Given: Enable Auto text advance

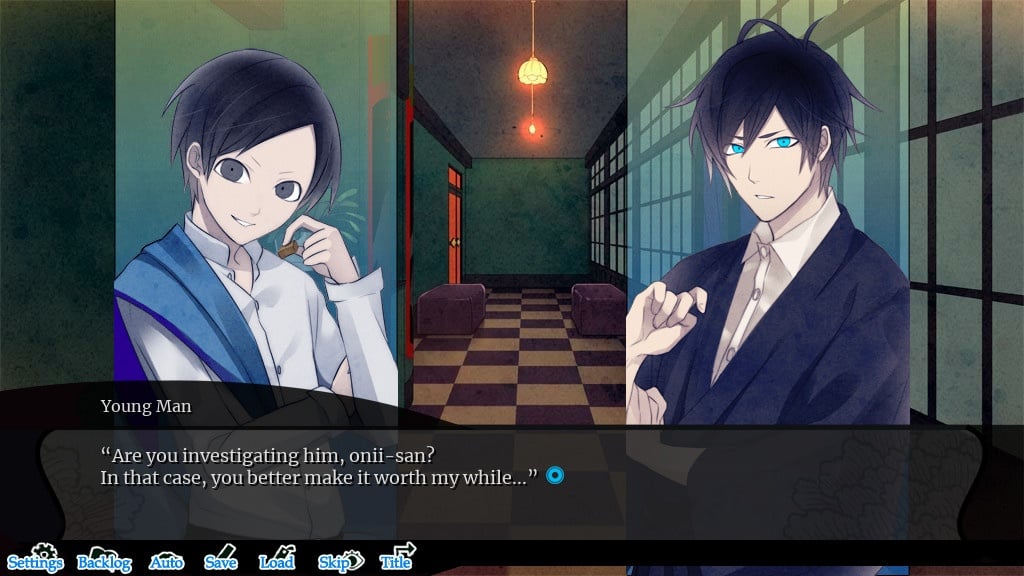Looking at the screenshot, I should point(167,562).
